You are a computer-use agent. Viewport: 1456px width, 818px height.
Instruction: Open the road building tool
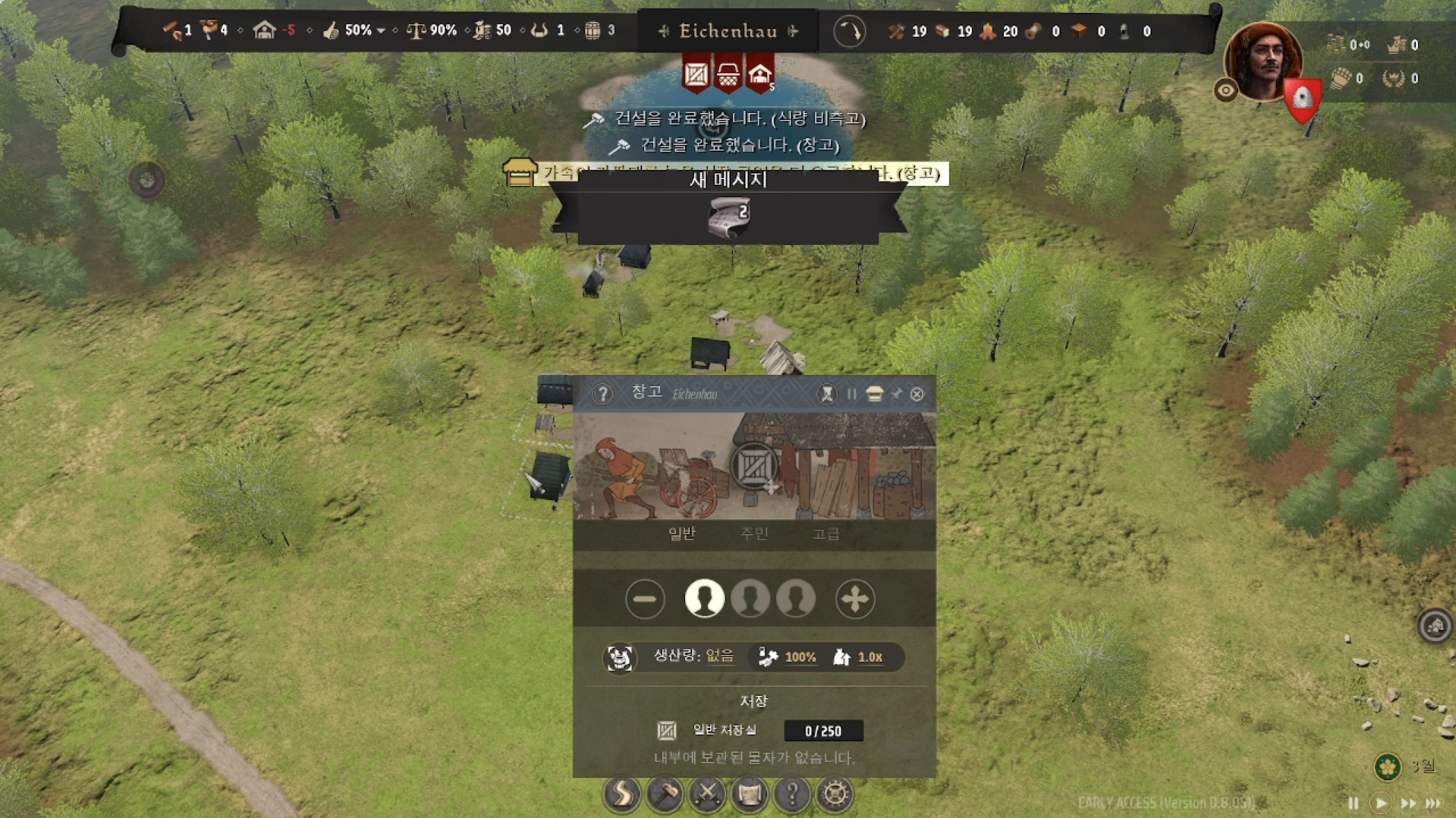(622, 794)
